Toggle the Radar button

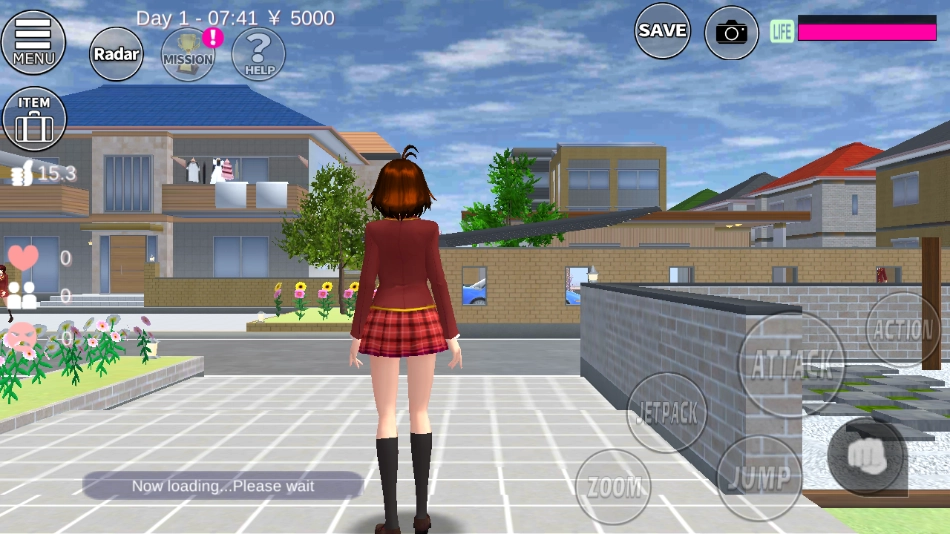coord(117,53)
